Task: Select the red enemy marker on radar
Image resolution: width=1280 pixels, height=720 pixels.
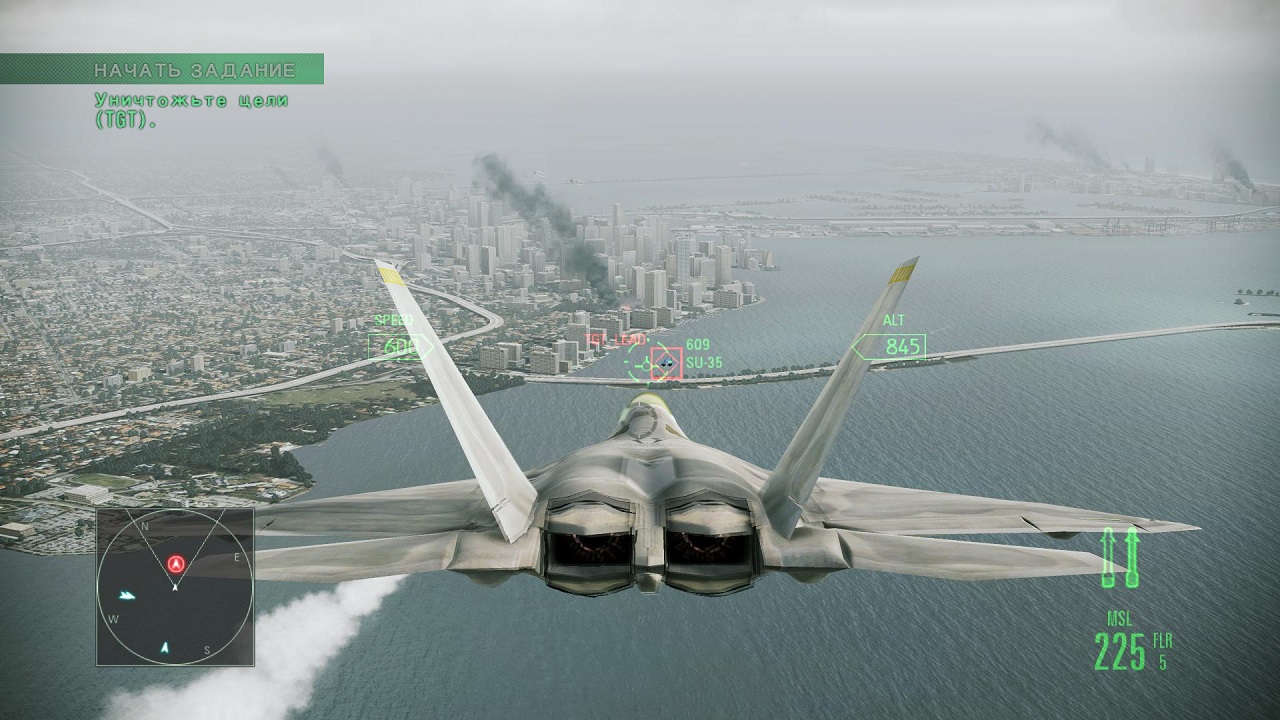Action: click(177, 564)
